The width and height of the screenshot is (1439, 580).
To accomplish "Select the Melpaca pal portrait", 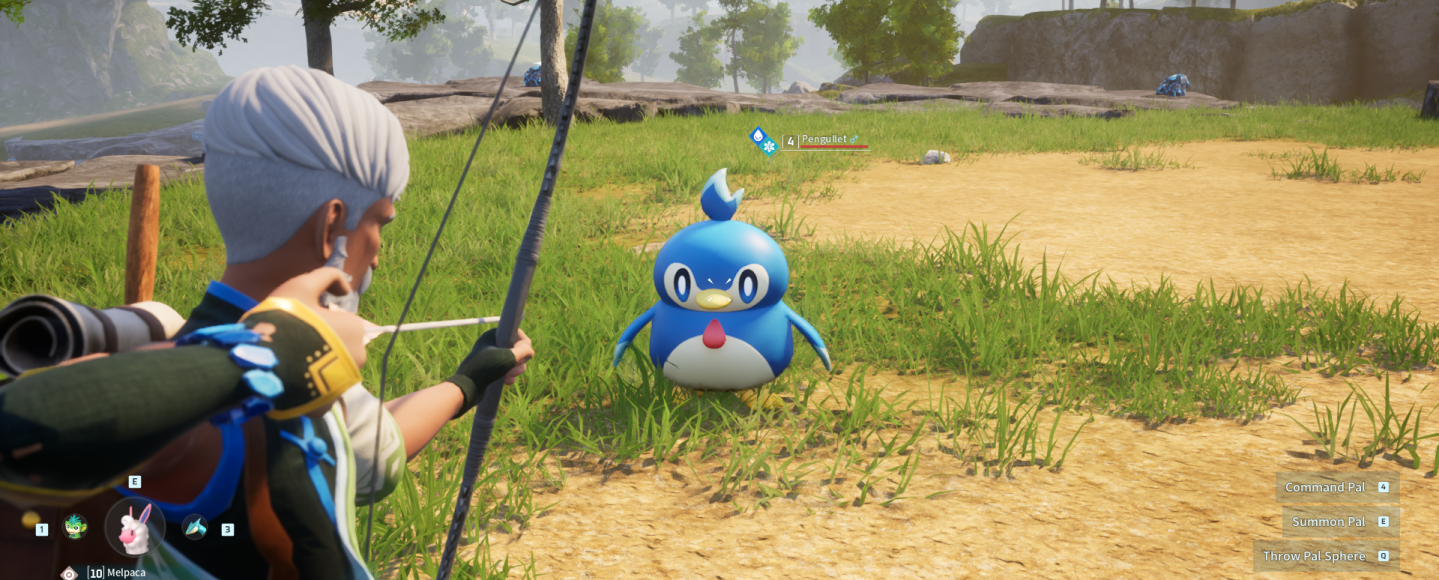I will click(135, 527).
